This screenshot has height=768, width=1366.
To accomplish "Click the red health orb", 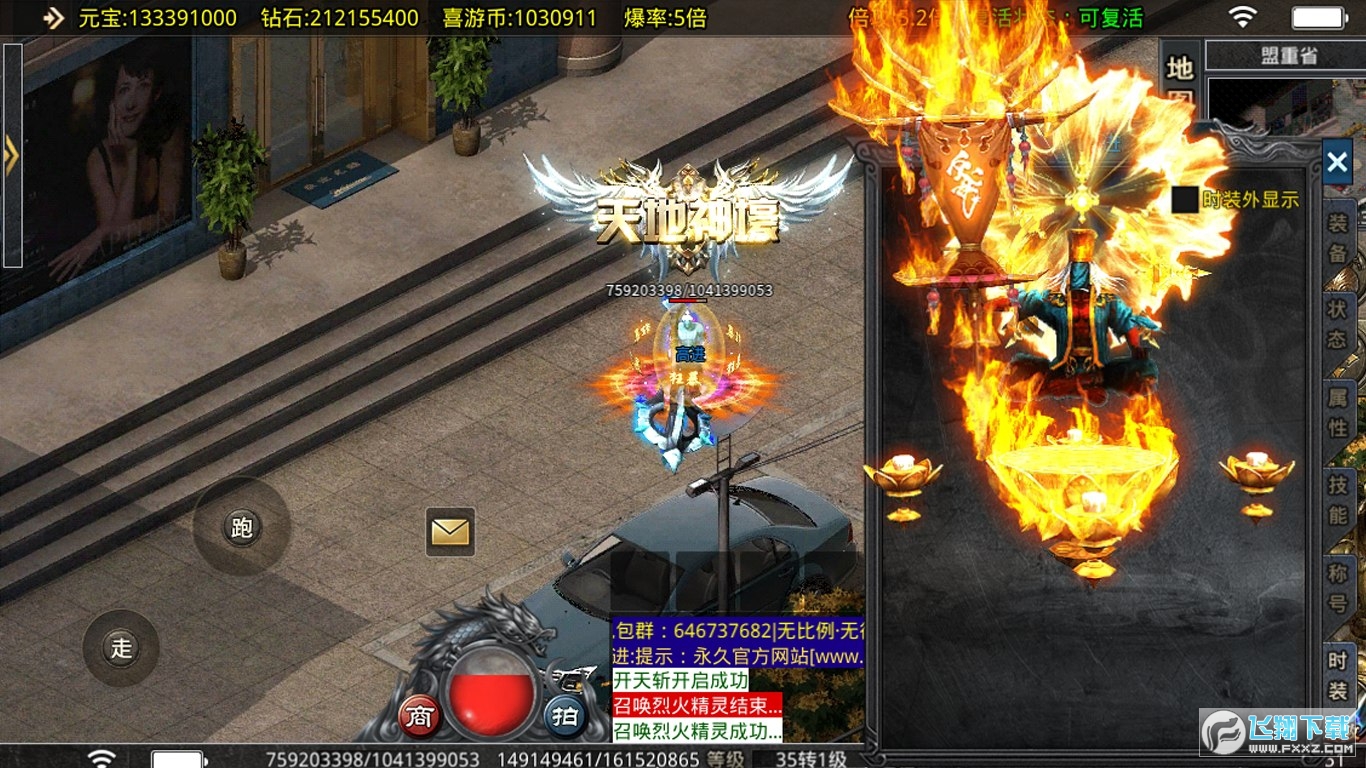I will (489, 691).
